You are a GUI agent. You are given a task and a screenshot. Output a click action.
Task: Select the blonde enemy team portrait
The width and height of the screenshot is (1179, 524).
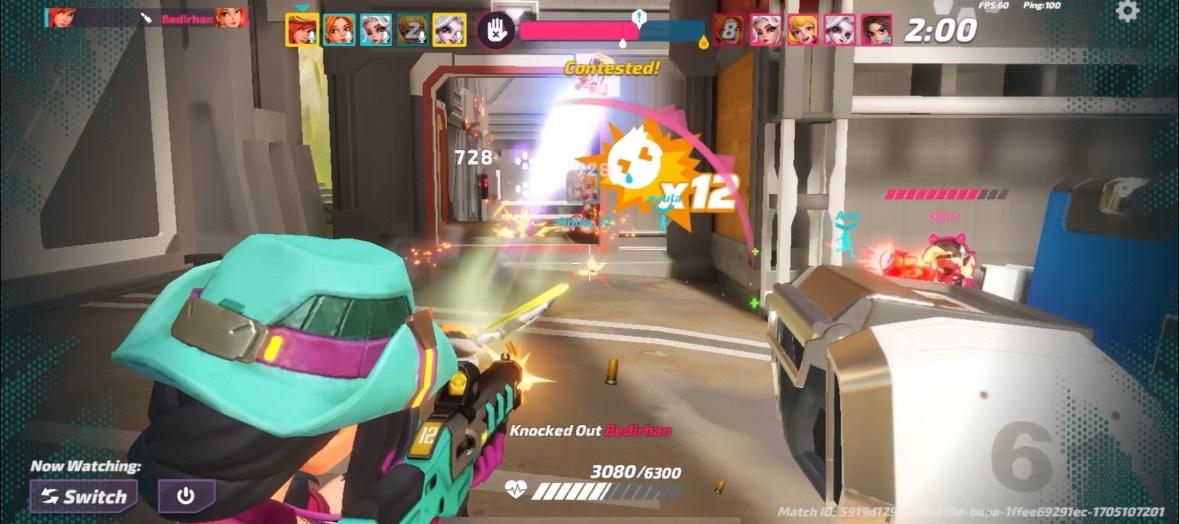[x=802, y=30]
